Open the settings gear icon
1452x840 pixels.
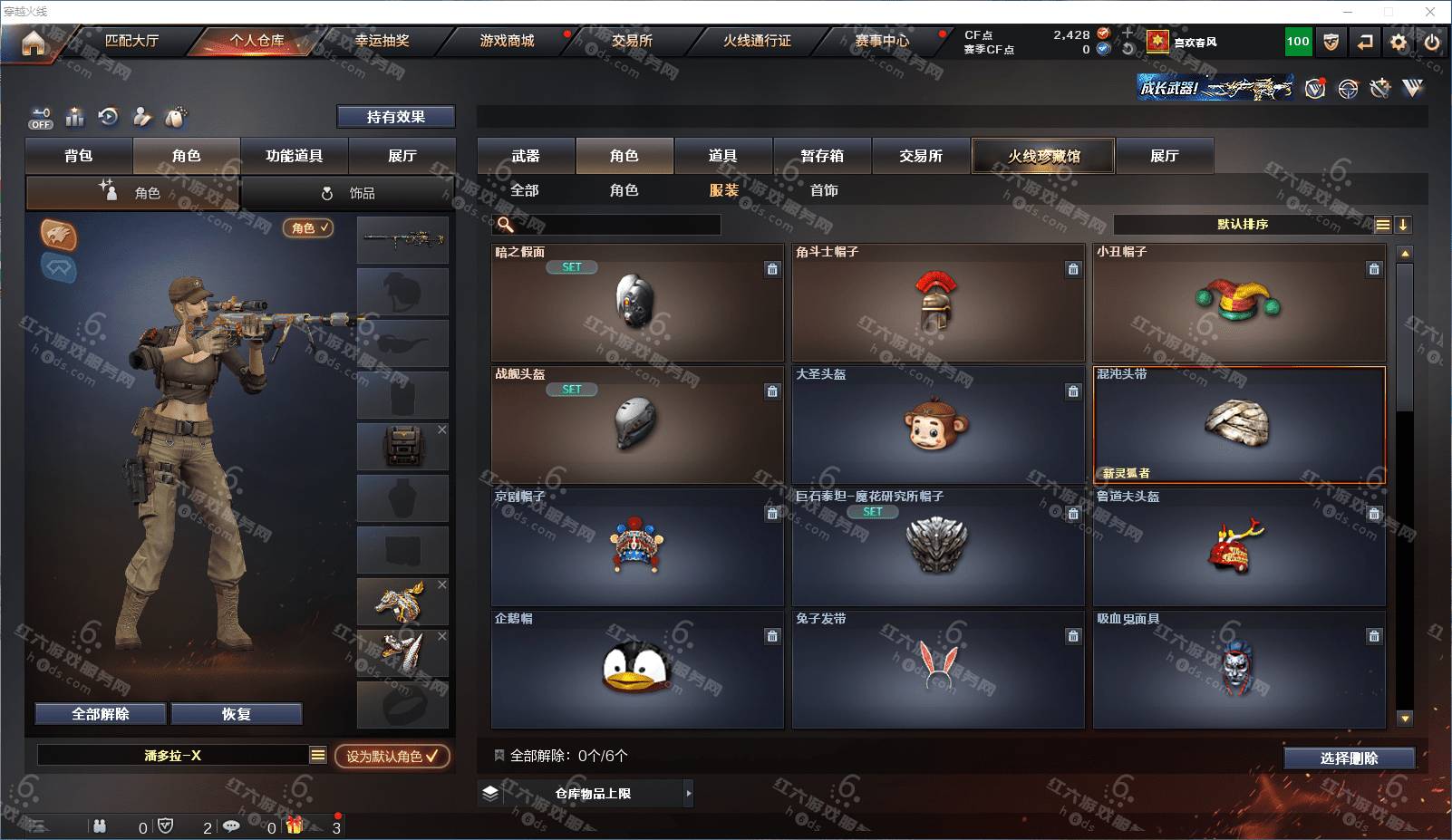(1399, 42)
